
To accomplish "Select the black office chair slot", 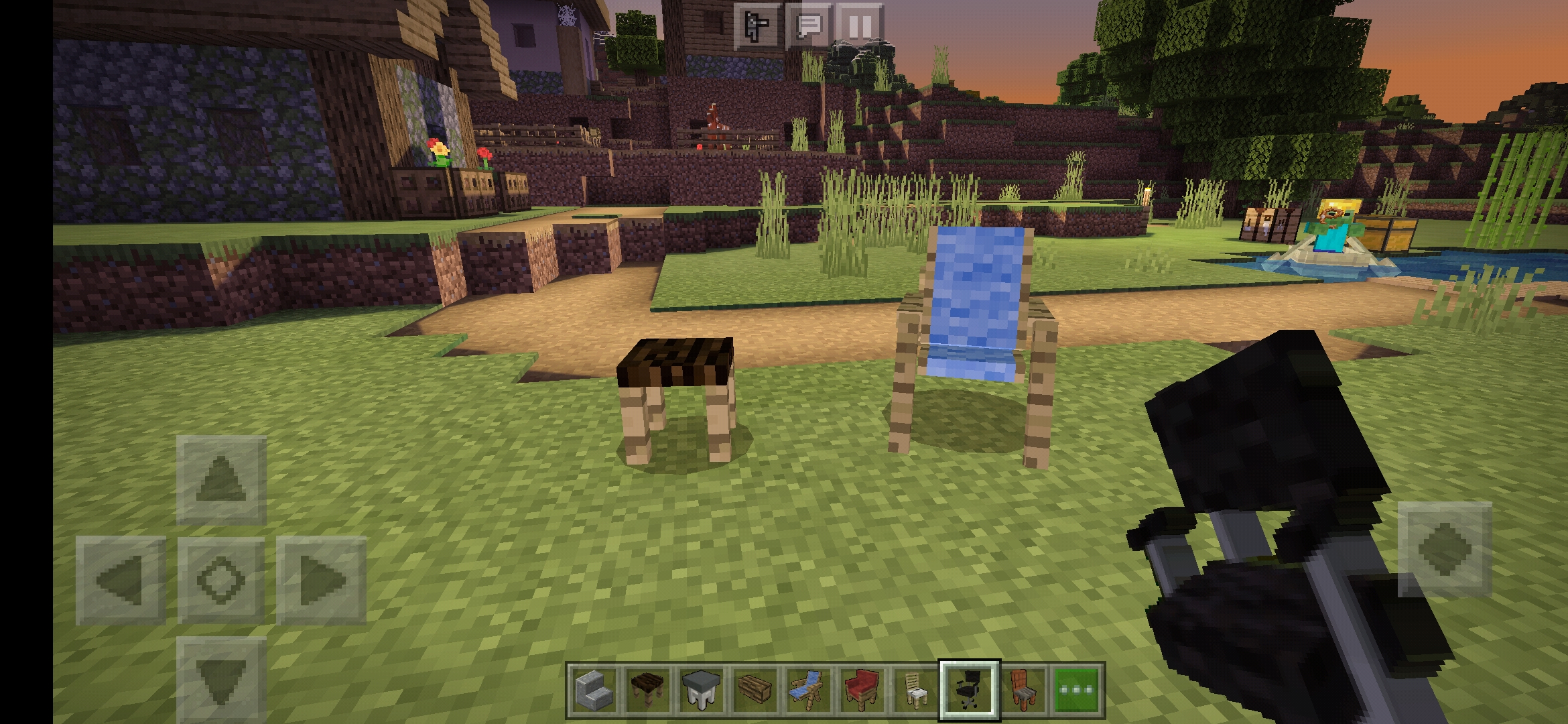I will [x=969, y=690].
